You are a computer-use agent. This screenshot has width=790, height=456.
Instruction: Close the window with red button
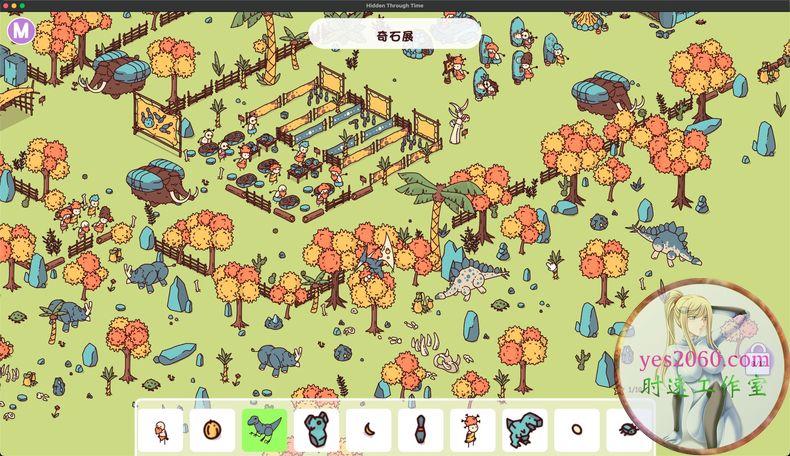point(8,6)
